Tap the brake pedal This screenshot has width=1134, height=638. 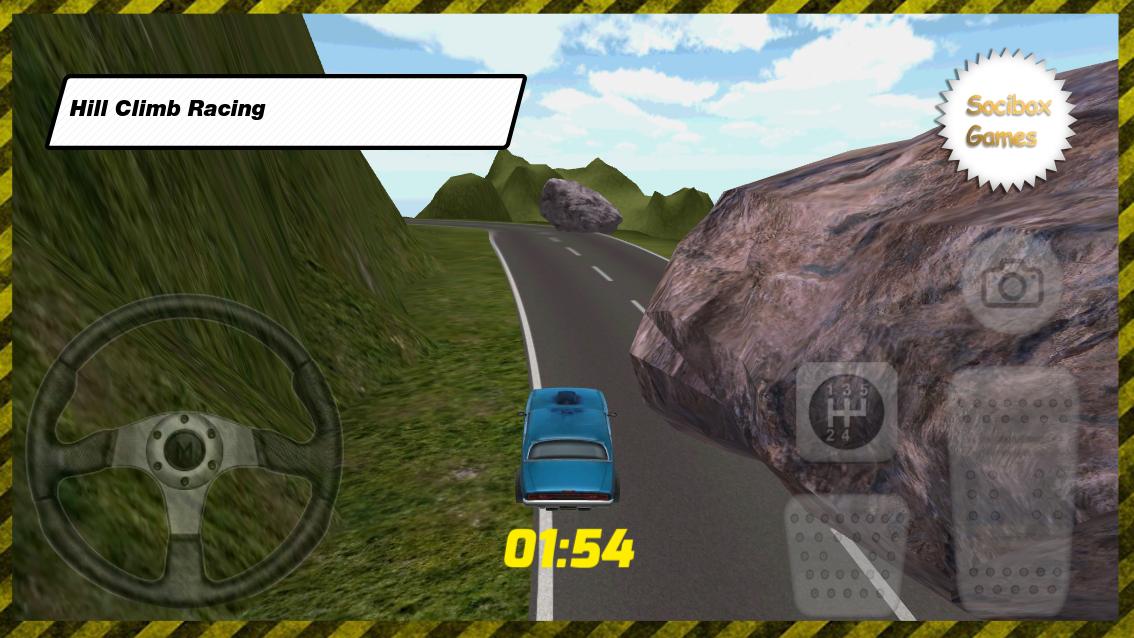click(847, 556)
